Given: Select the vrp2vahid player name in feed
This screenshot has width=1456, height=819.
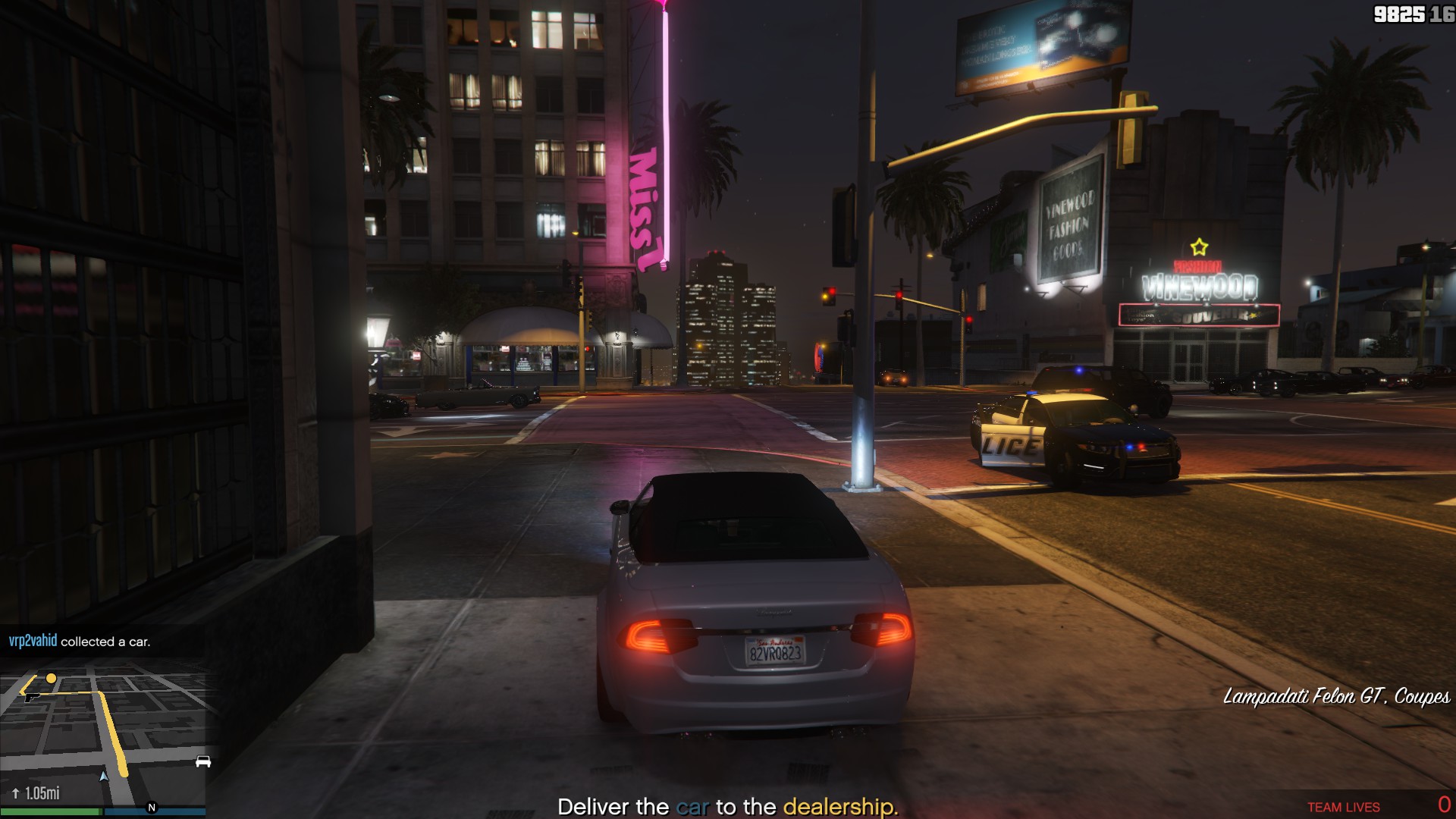Looking at the screenshot, I should (x=33, y=641).
